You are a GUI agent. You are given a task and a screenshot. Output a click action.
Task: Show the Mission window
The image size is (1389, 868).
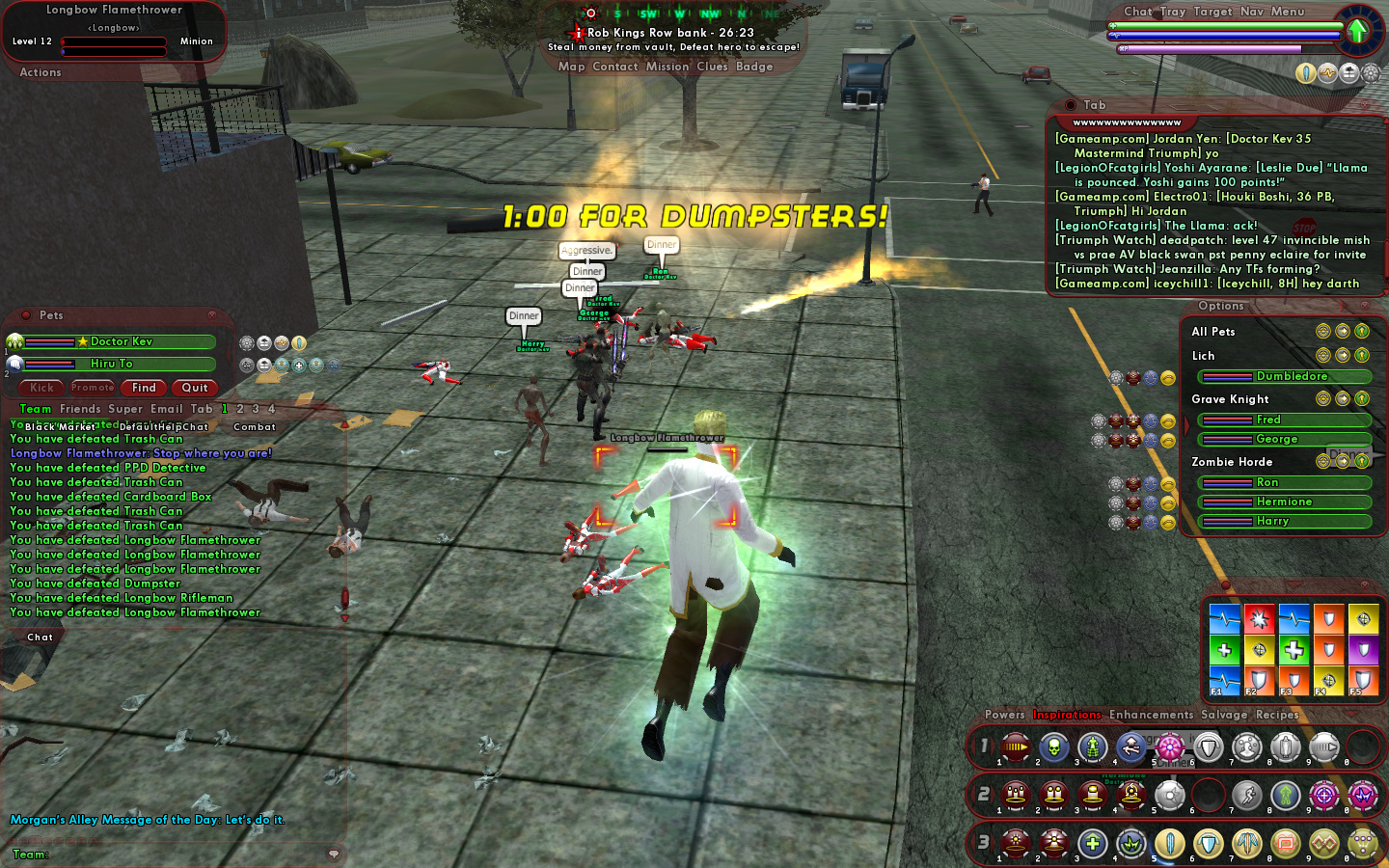(x=667, y=67)
